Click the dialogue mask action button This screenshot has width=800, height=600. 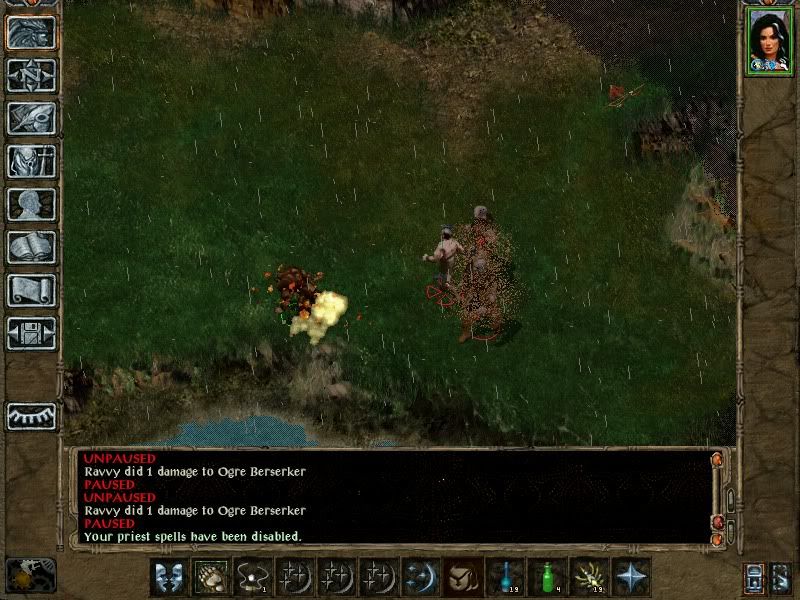coord(169,577)
